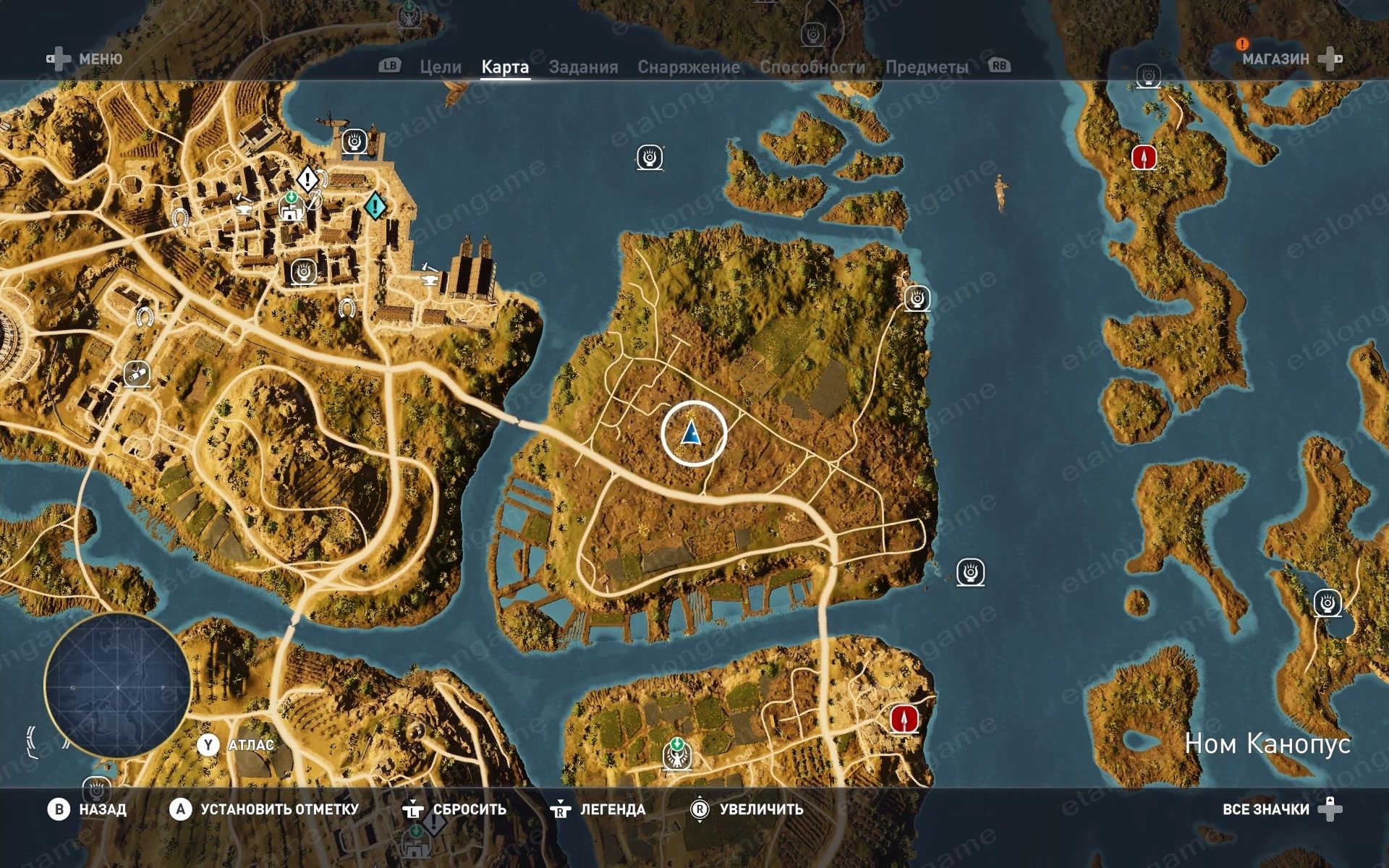
Task: Click the blue player arrow marker
Action: pyautogui.click(x=692, y=433)
